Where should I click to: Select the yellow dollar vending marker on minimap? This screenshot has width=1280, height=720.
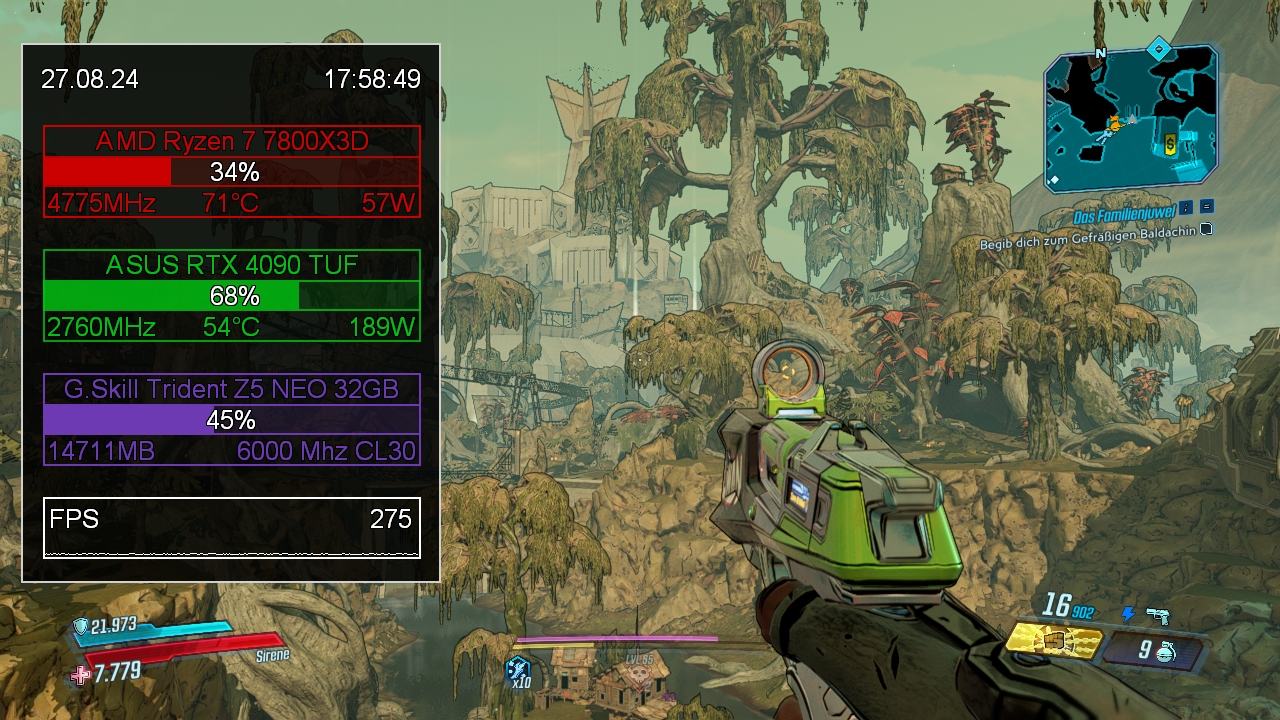tap(1171, 145)
